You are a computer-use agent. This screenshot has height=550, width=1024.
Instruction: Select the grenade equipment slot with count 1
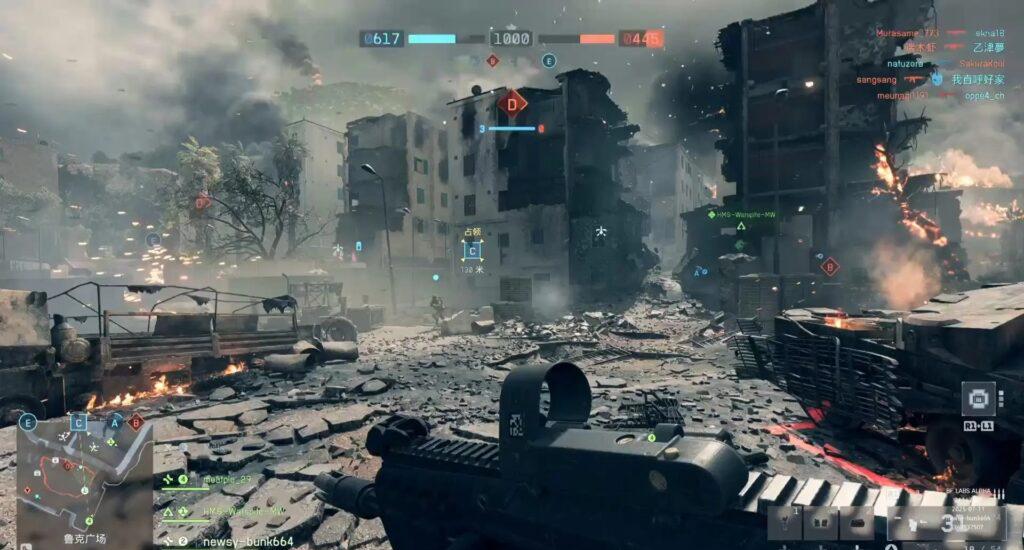[x=785, y=522]
